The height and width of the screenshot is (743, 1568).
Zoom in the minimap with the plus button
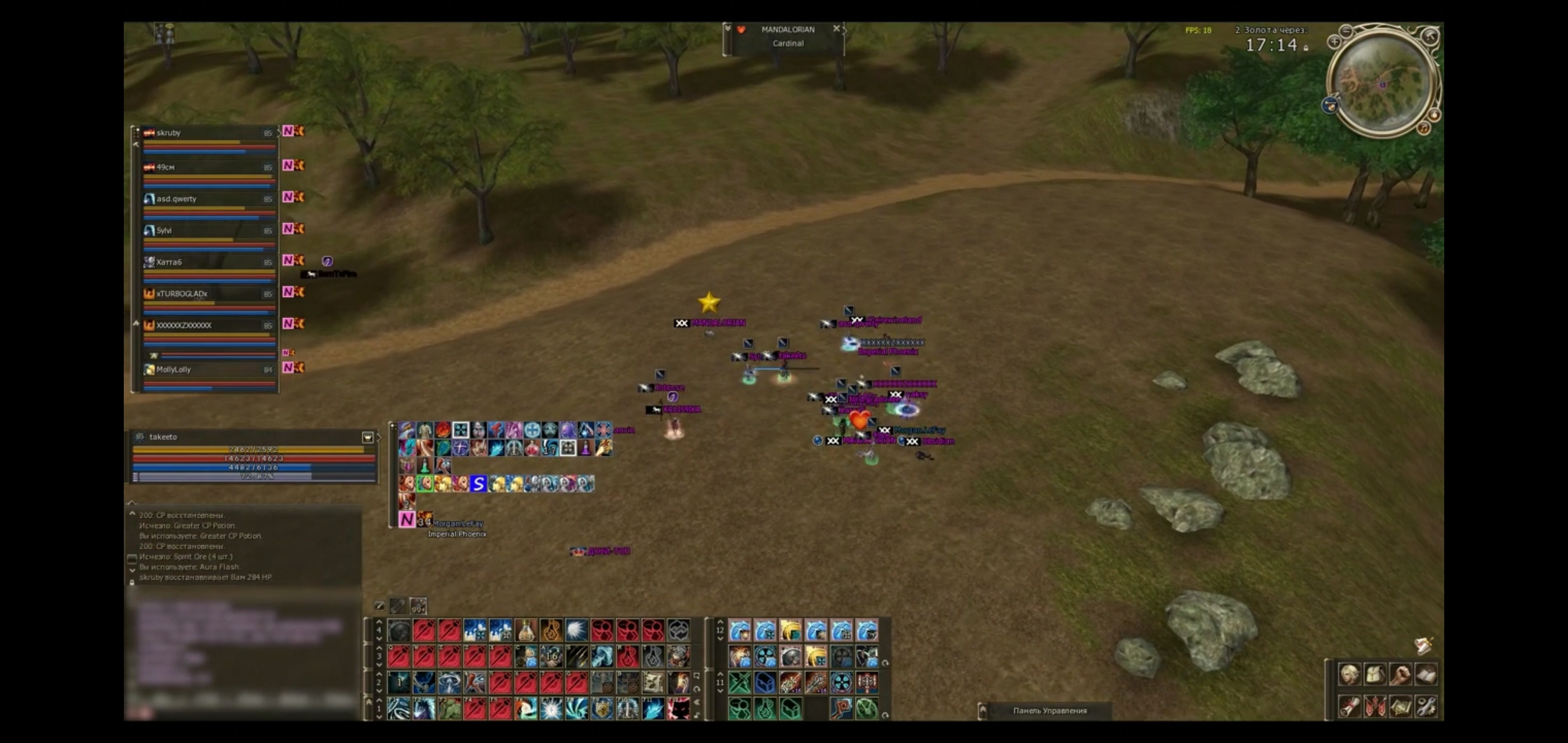(x=1334, y=43)
